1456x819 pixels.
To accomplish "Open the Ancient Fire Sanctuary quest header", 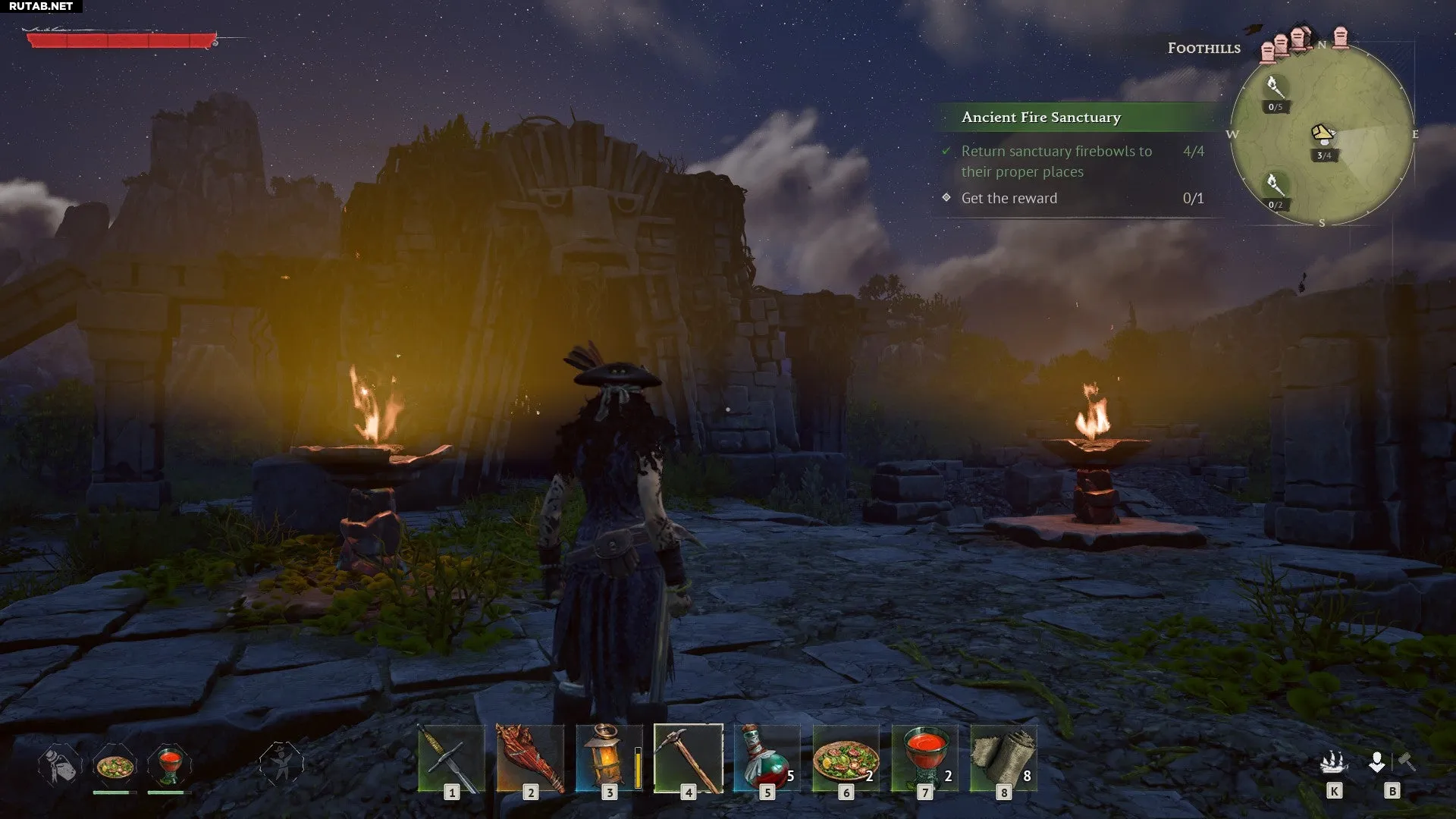I will 1040,118.
